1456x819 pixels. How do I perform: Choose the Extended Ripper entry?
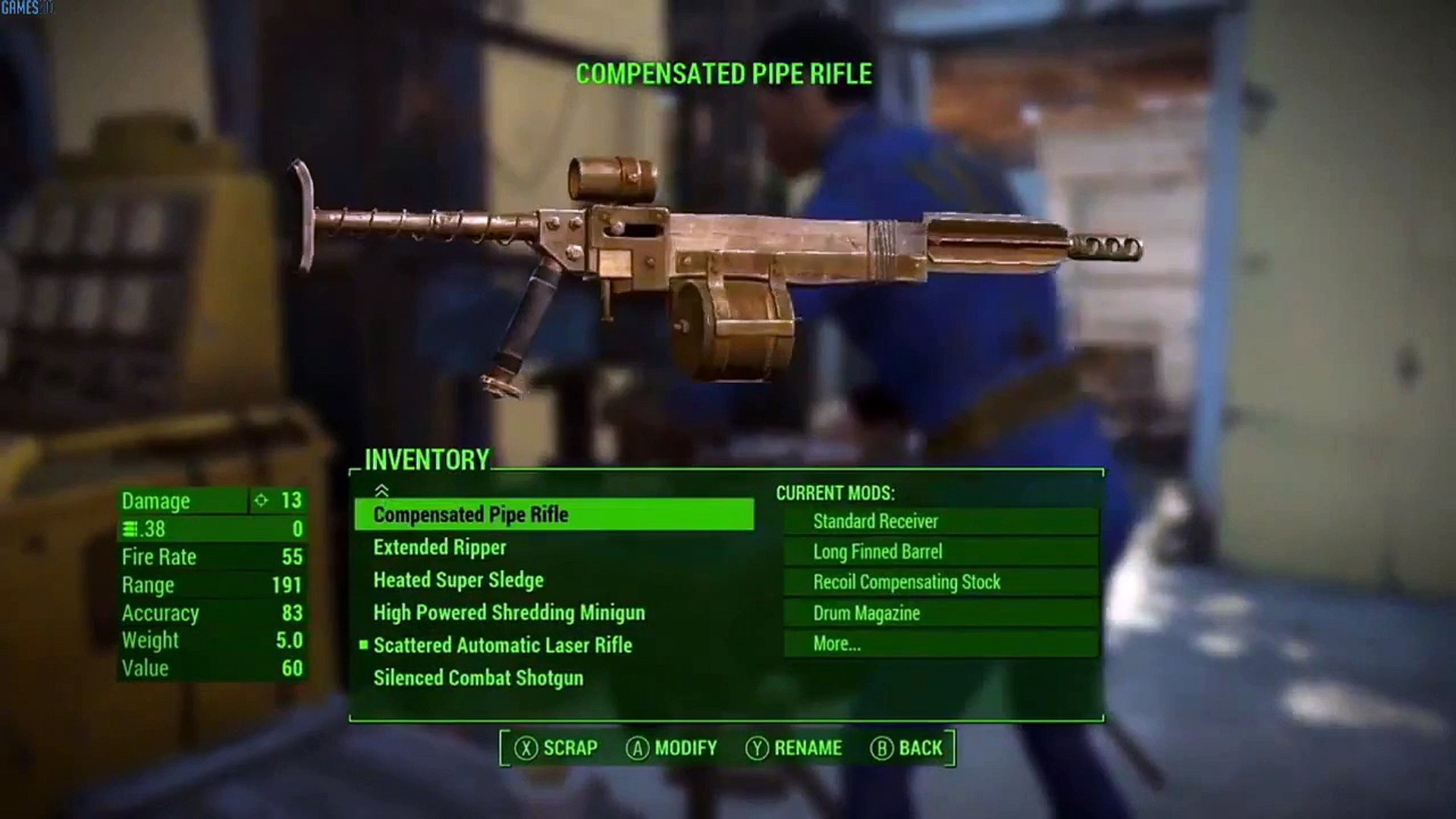tap(440, 548)
